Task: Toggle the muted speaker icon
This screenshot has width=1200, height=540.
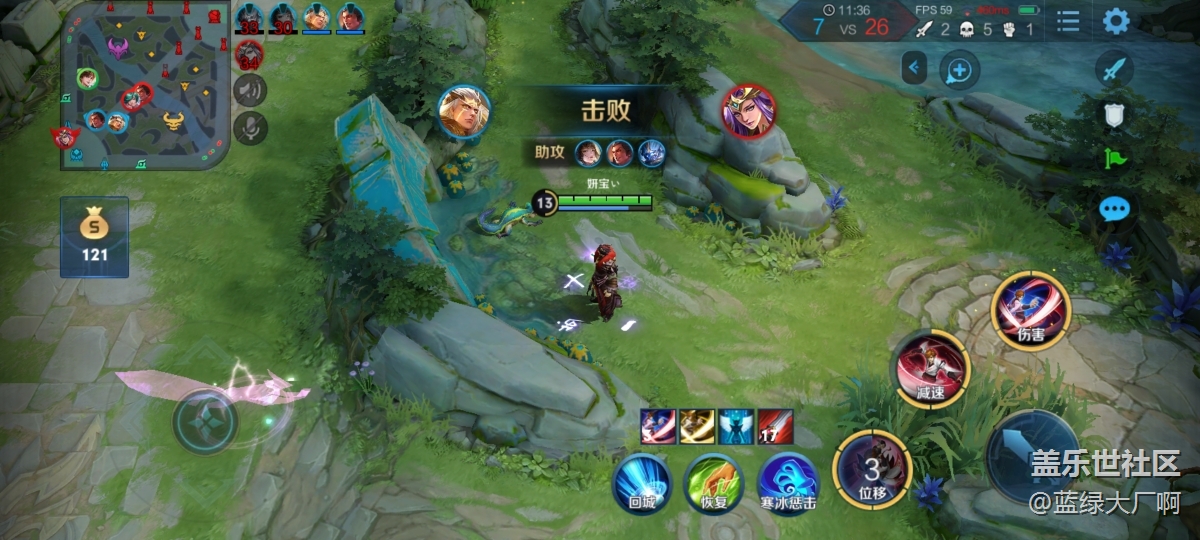Action: [x=250, y=91]
